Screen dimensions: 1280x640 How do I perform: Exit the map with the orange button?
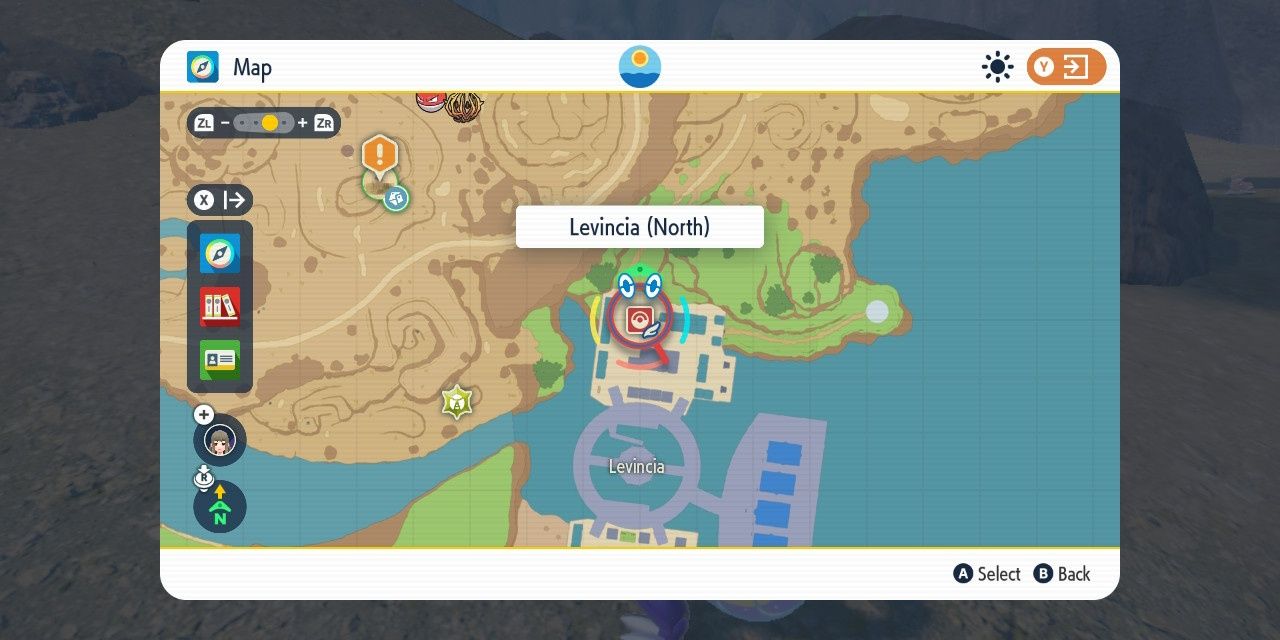(x=1066, y=67)
